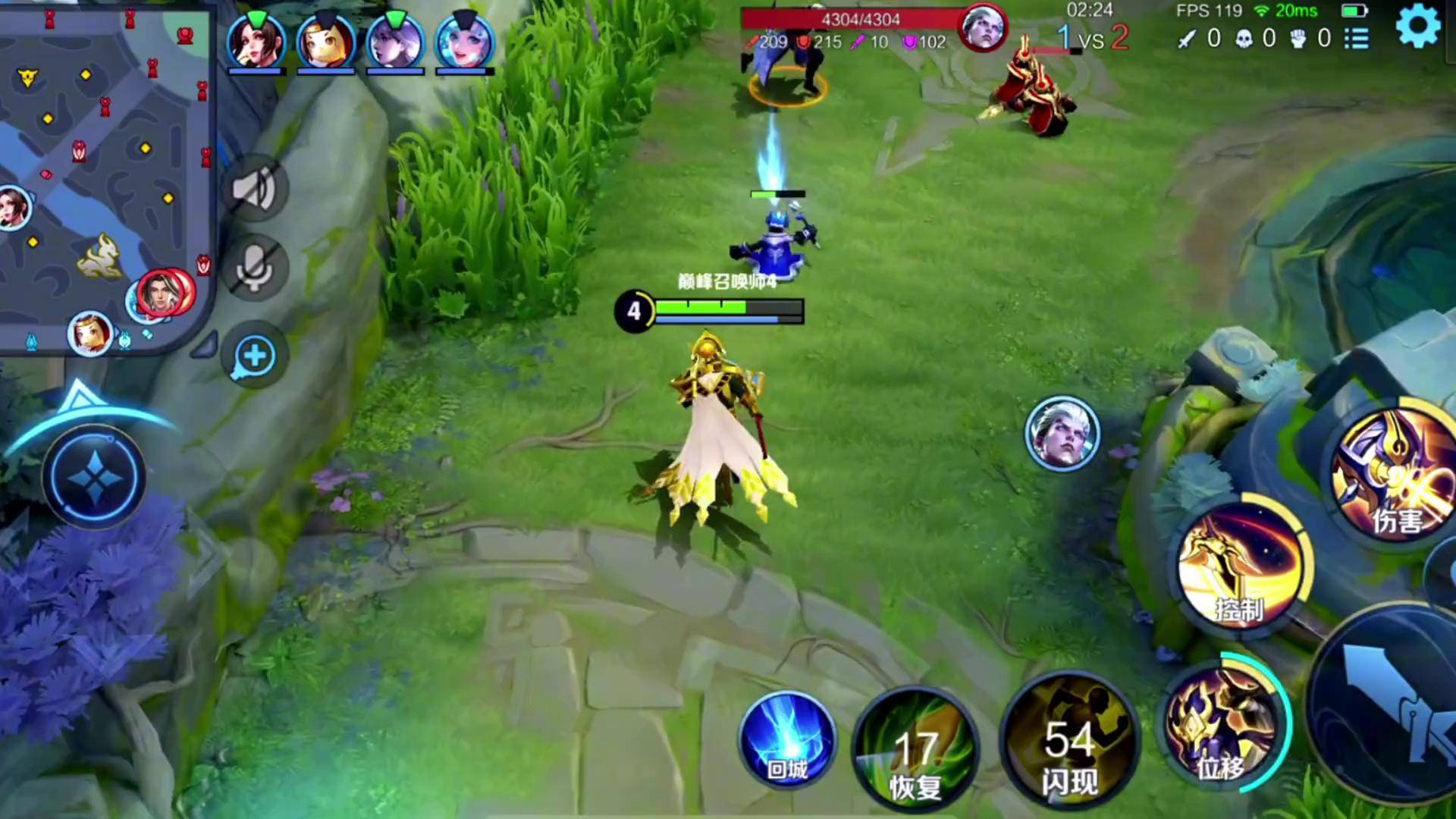Target the white-haired enemy hero portrait
The width and height of the screenshot is (1456, 819).
point(1062,433)
